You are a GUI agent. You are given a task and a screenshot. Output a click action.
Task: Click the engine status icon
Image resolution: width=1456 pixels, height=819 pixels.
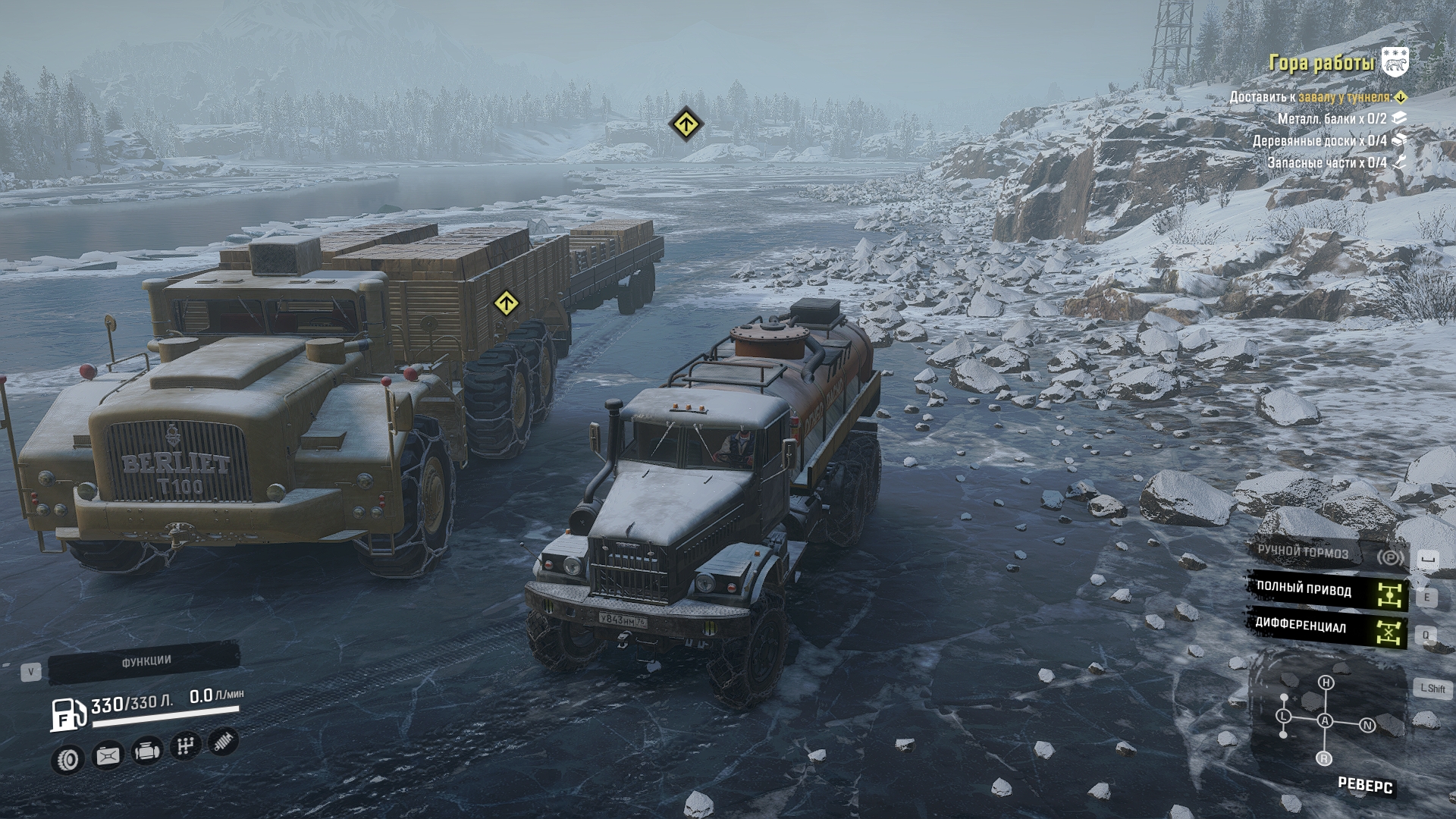tap(146, 752)
